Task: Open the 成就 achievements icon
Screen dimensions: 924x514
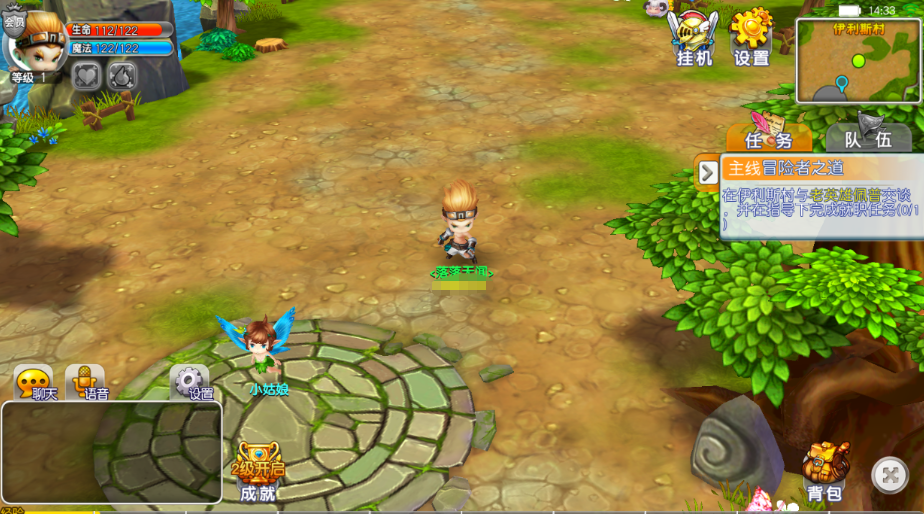Action: tap(258, 471)
